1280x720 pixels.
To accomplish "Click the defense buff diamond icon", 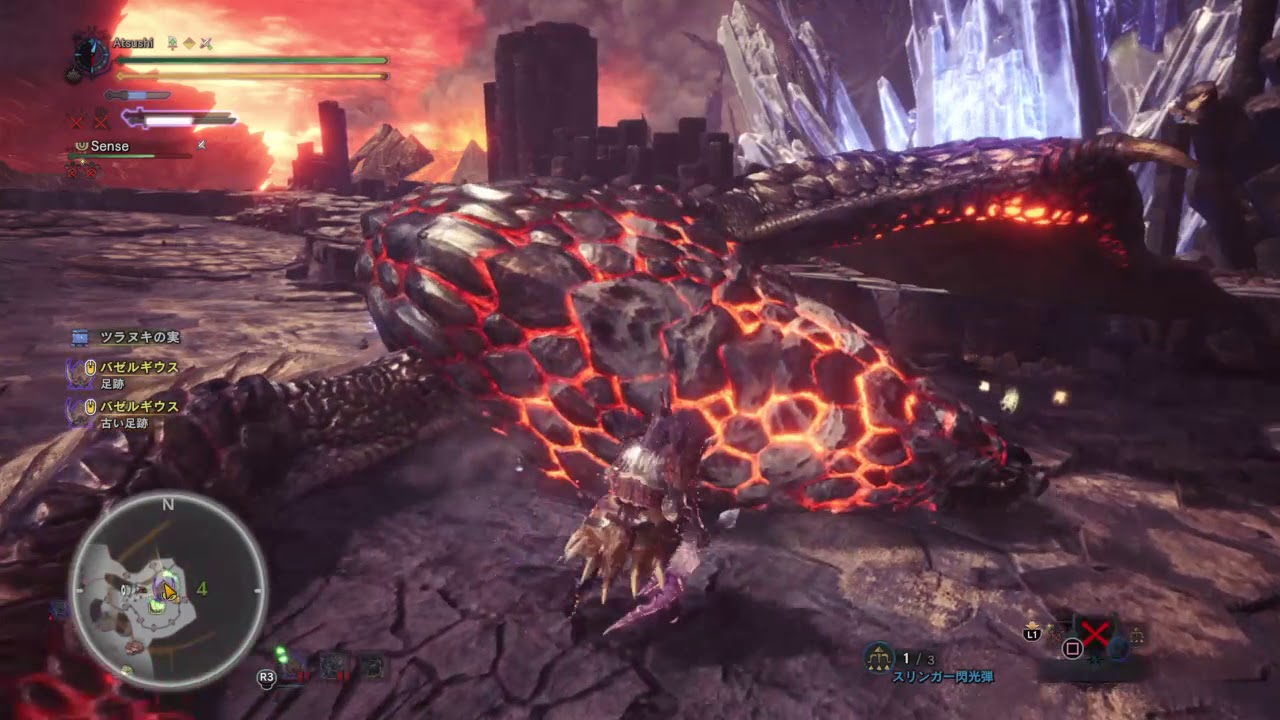I will [188, 43].
